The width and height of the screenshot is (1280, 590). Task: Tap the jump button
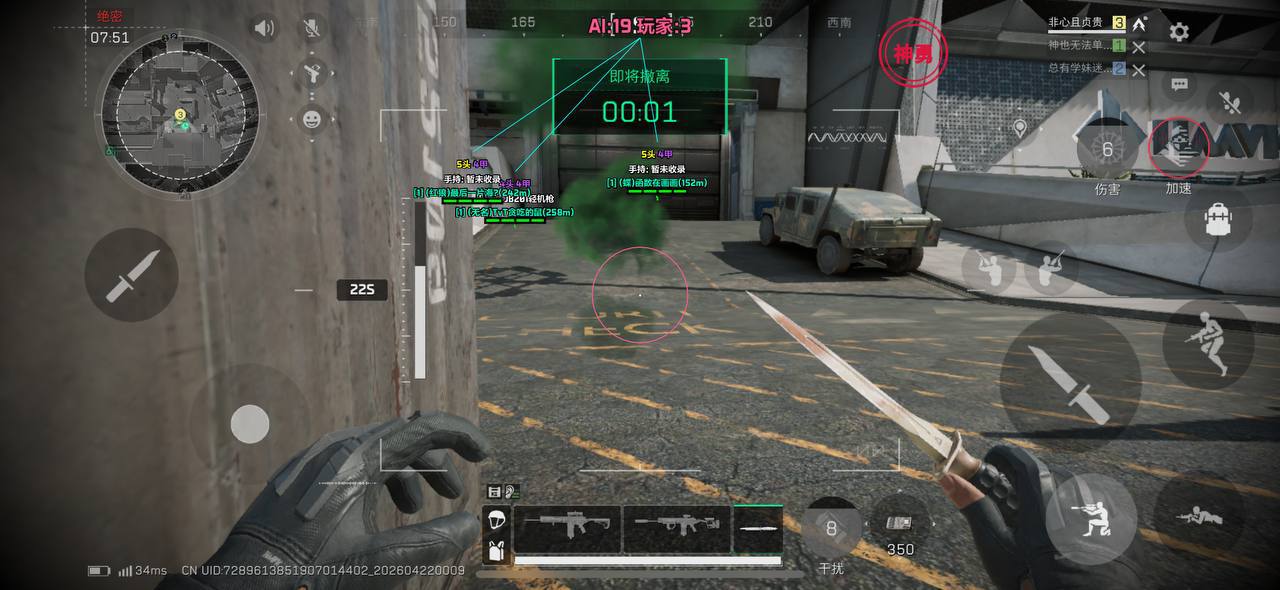1209,344
